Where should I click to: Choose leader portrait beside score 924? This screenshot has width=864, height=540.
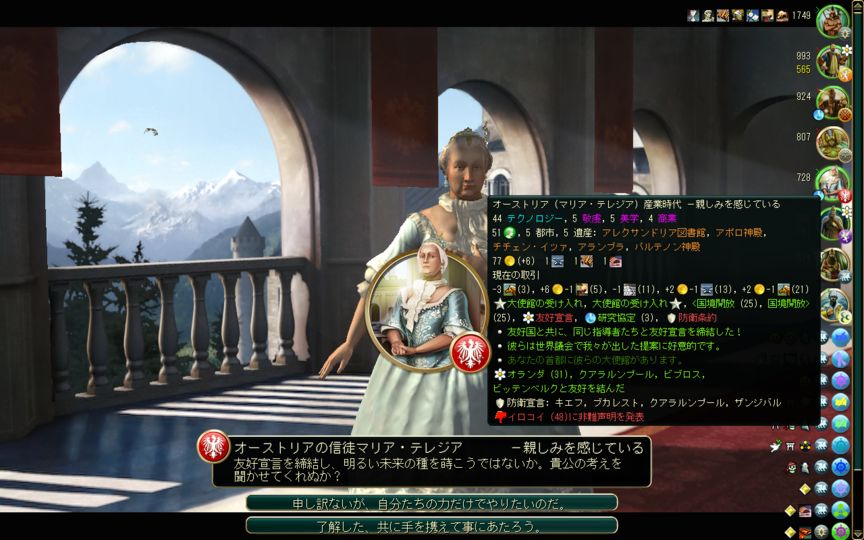coord(832,101)
